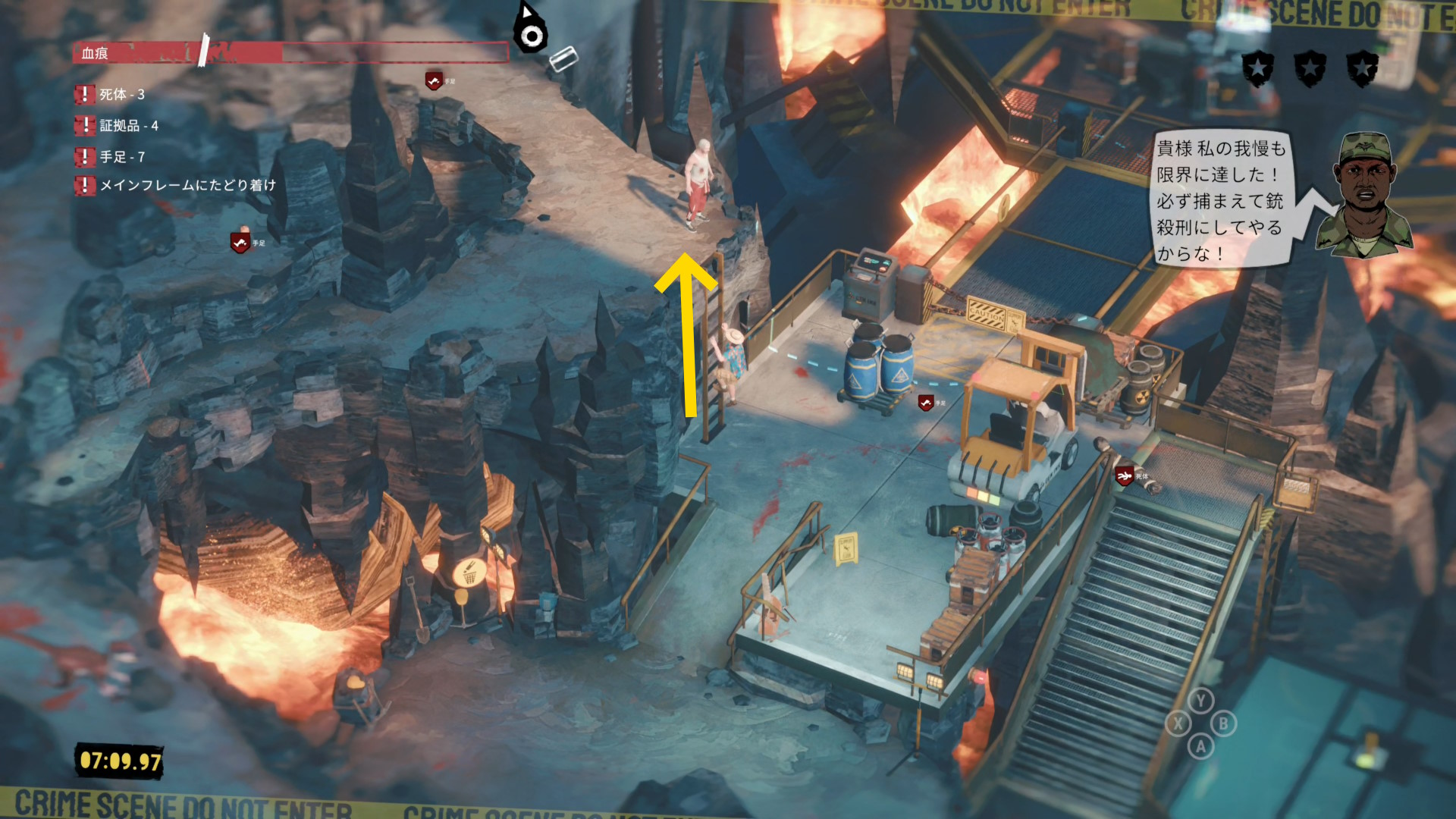The width and height of the screenshot is (1456, 819).
Task: Click the soldier portrait in the dialogue
Action: (x=1363, y=195)
